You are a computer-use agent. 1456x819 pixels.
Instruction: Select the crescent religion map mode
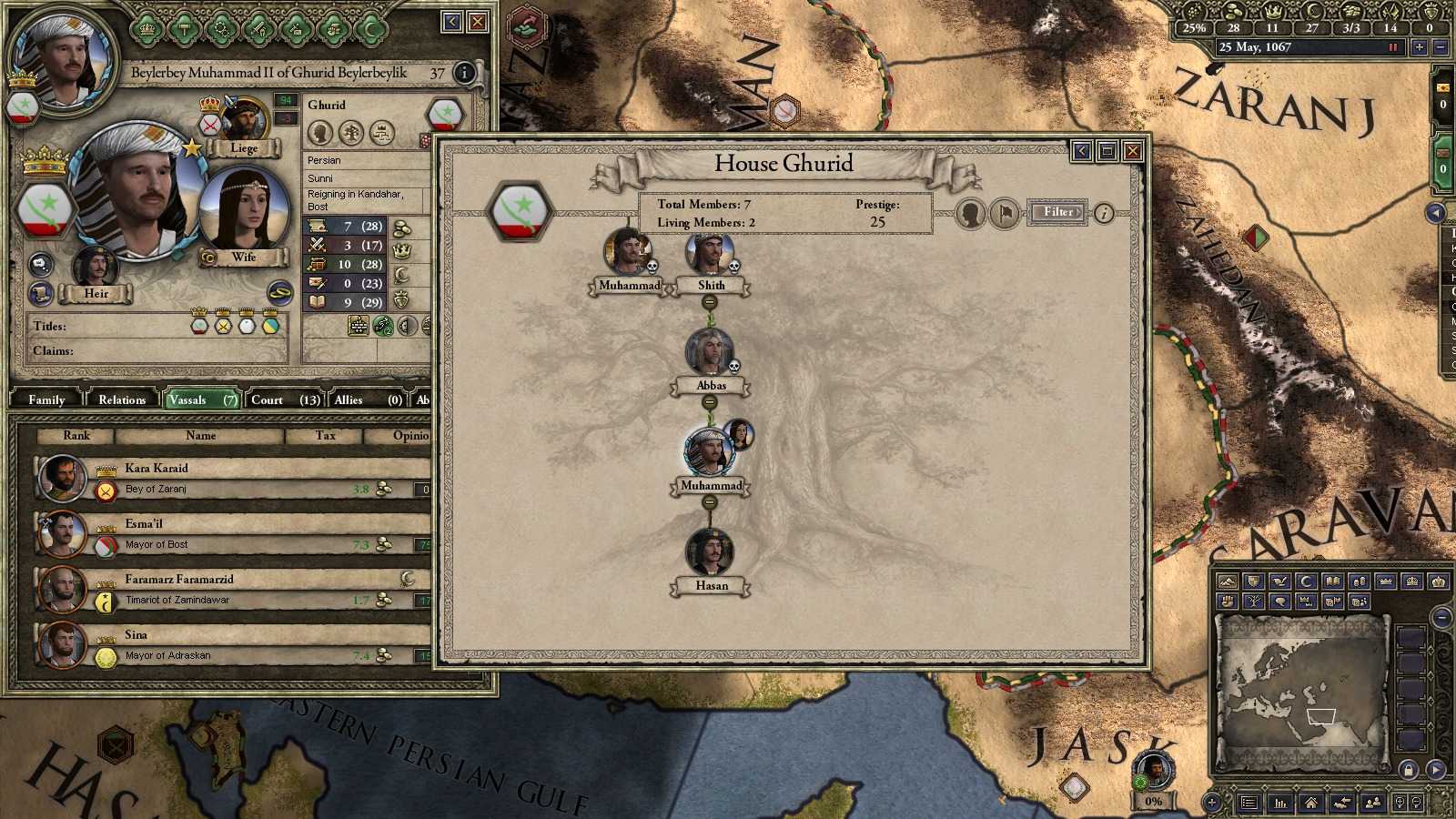click(x=1306, y=581)
